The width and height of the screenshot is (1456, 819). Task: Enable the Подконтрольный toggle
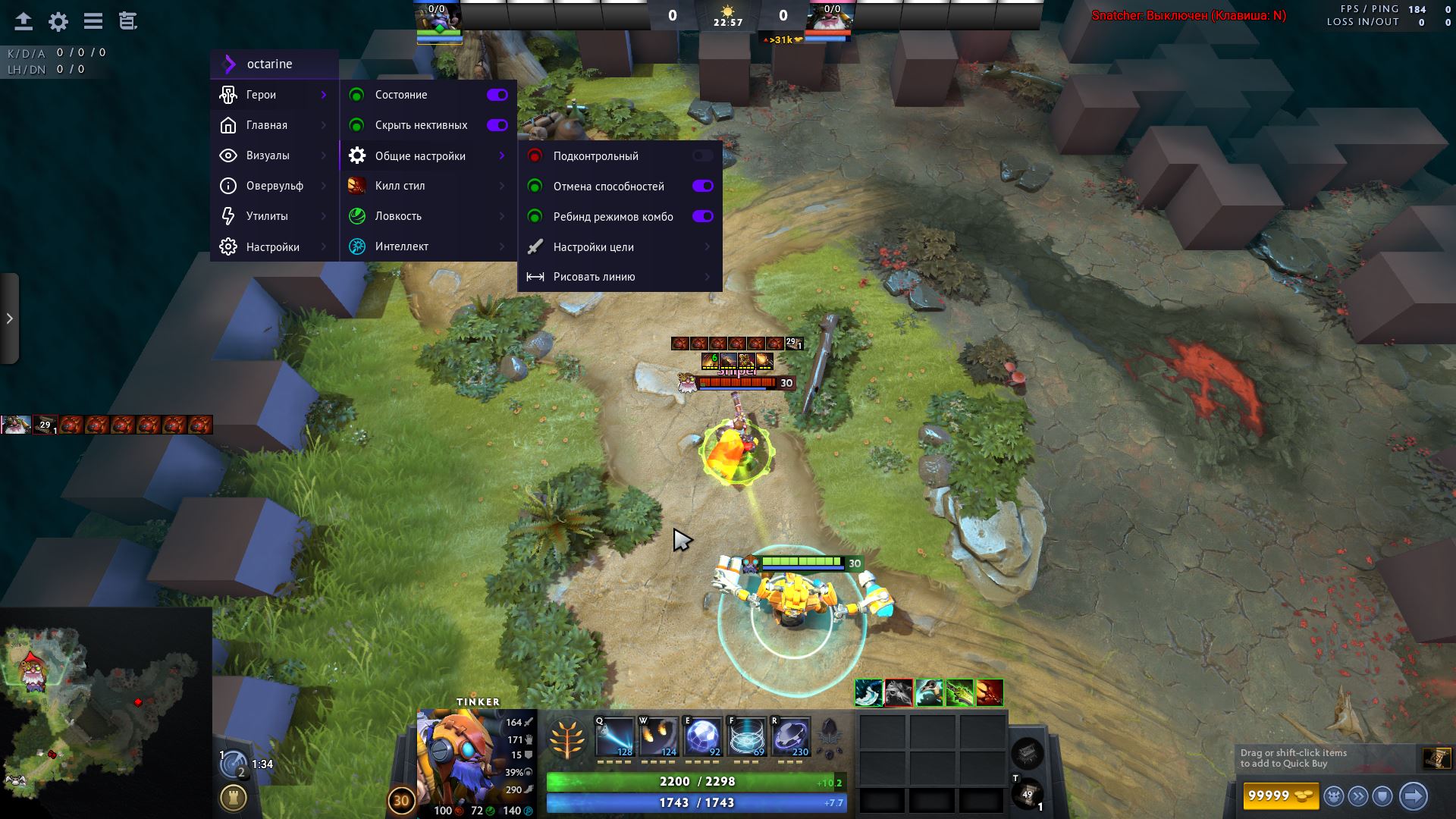pos(702,156)
